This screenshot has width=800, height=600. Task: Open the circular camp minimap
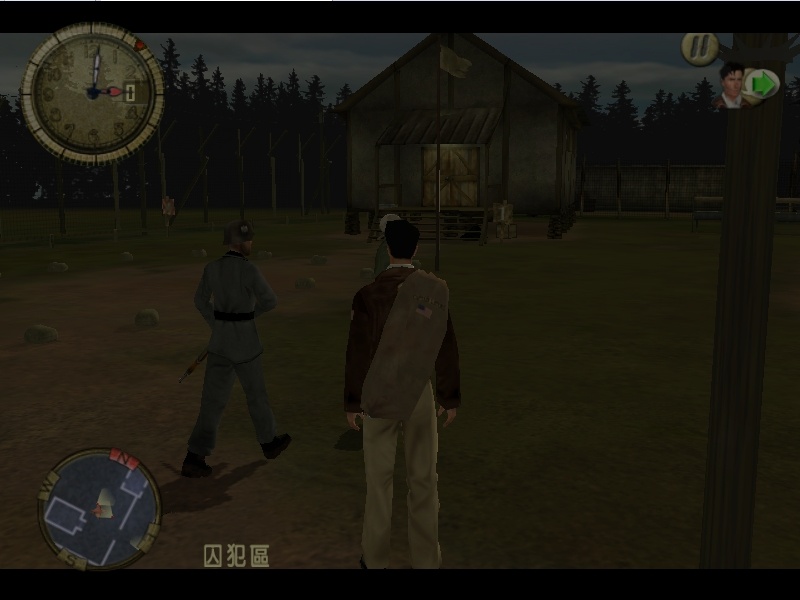point(99,508)
